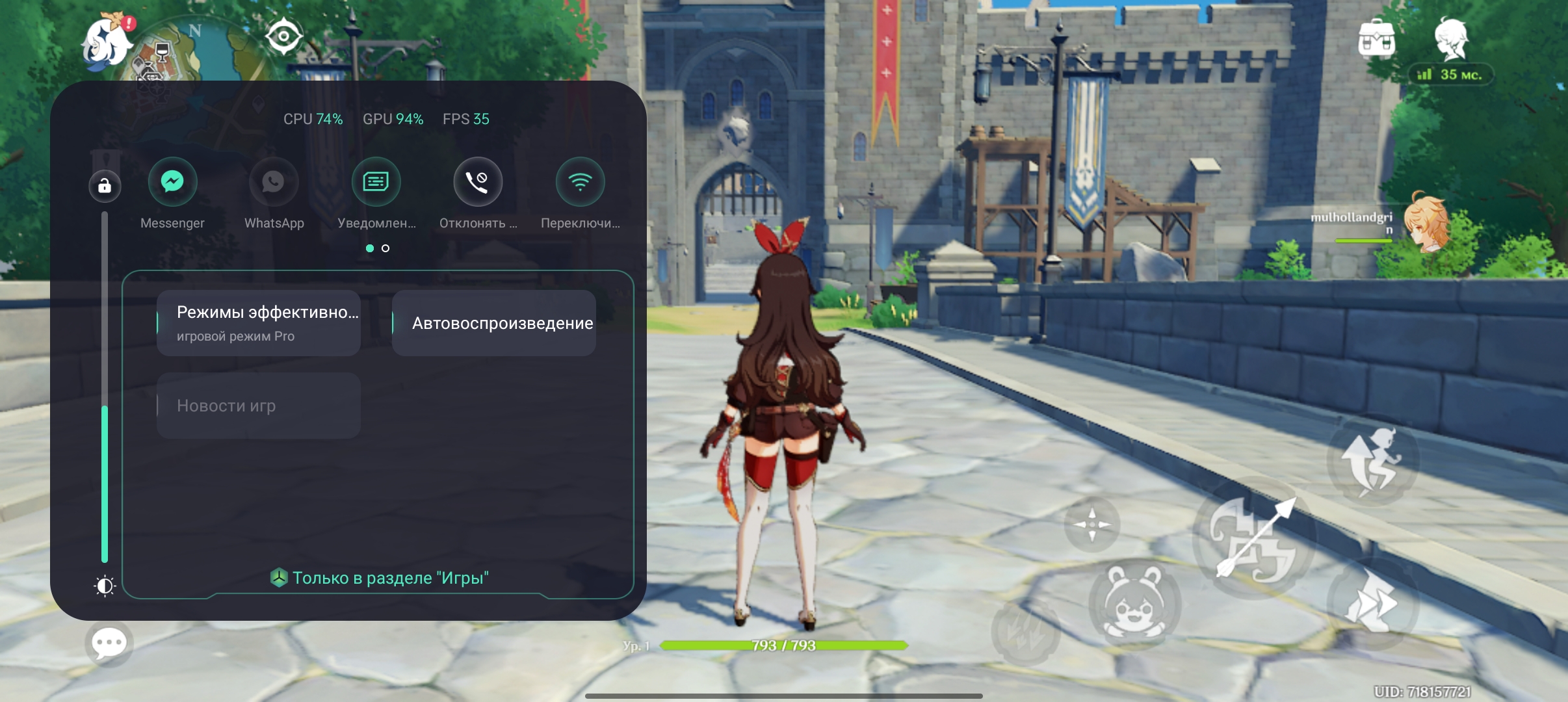1568x702 pixels.
Task: Launch WhatsApp from the game panel
Action: [x=274, y=181]
